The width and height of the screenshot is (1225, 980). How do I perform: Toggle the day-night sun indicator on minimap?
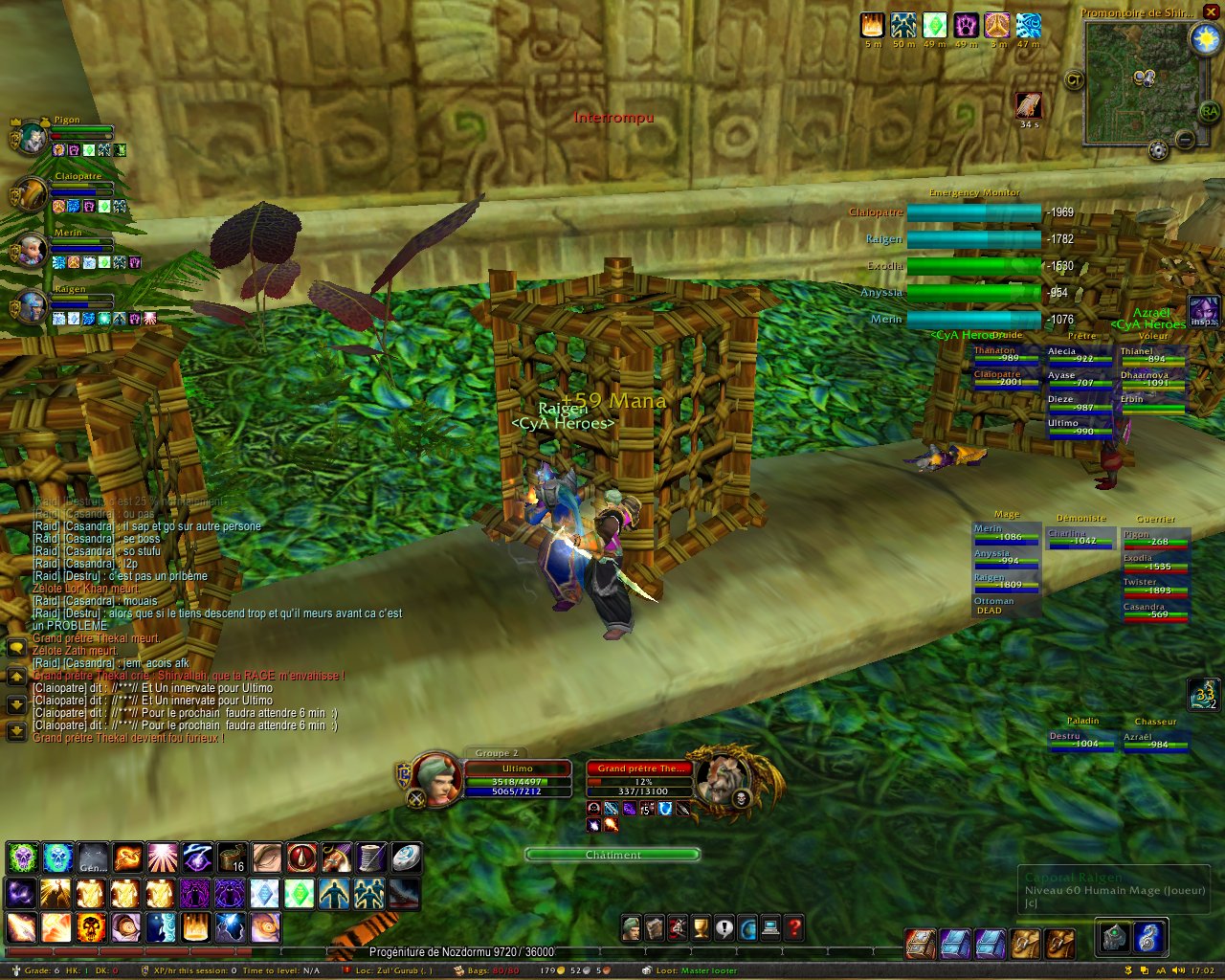[1203, 38]
